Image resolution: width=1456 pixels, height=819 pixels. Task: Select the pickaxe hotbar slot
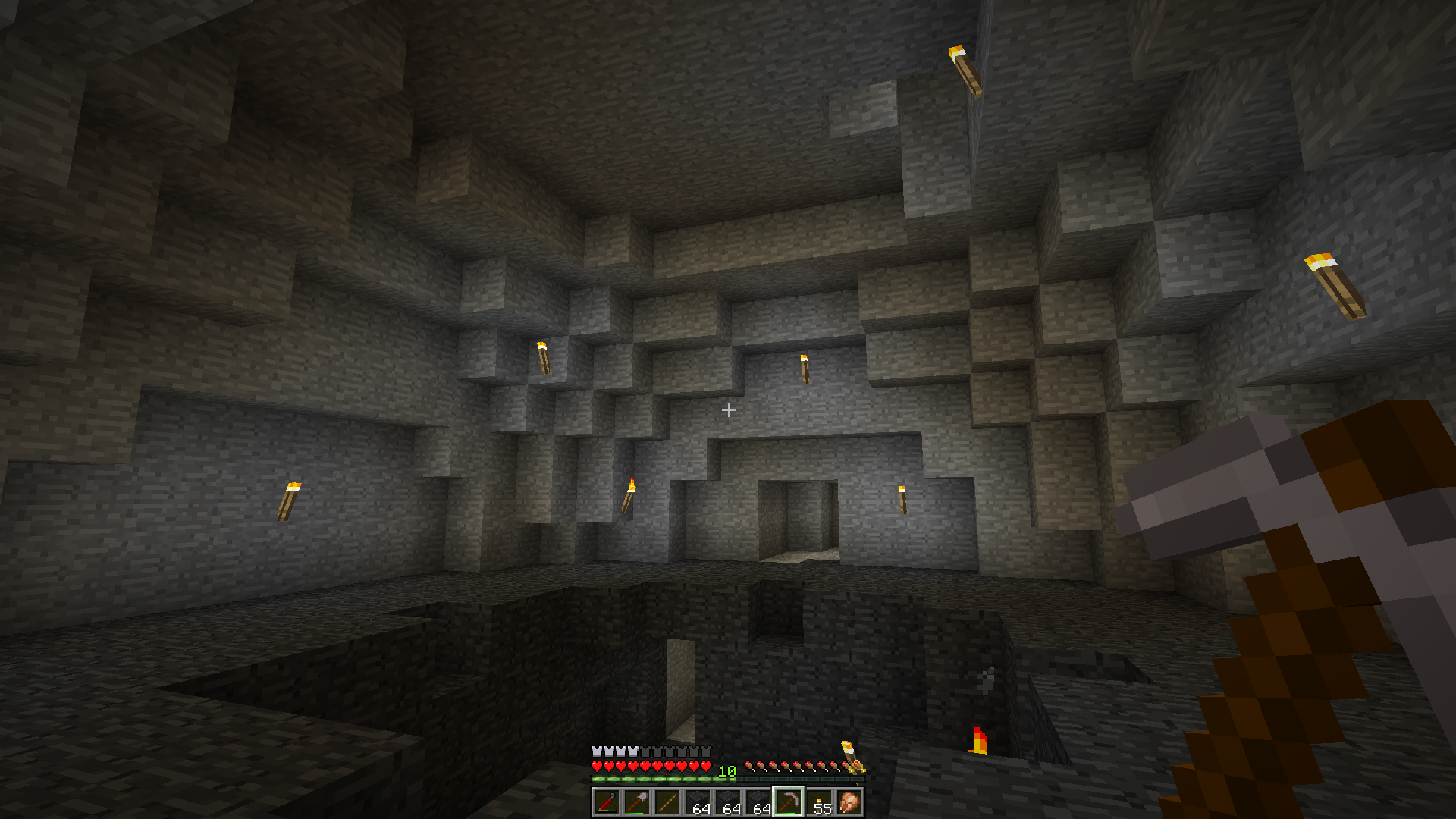pos(788,802)
